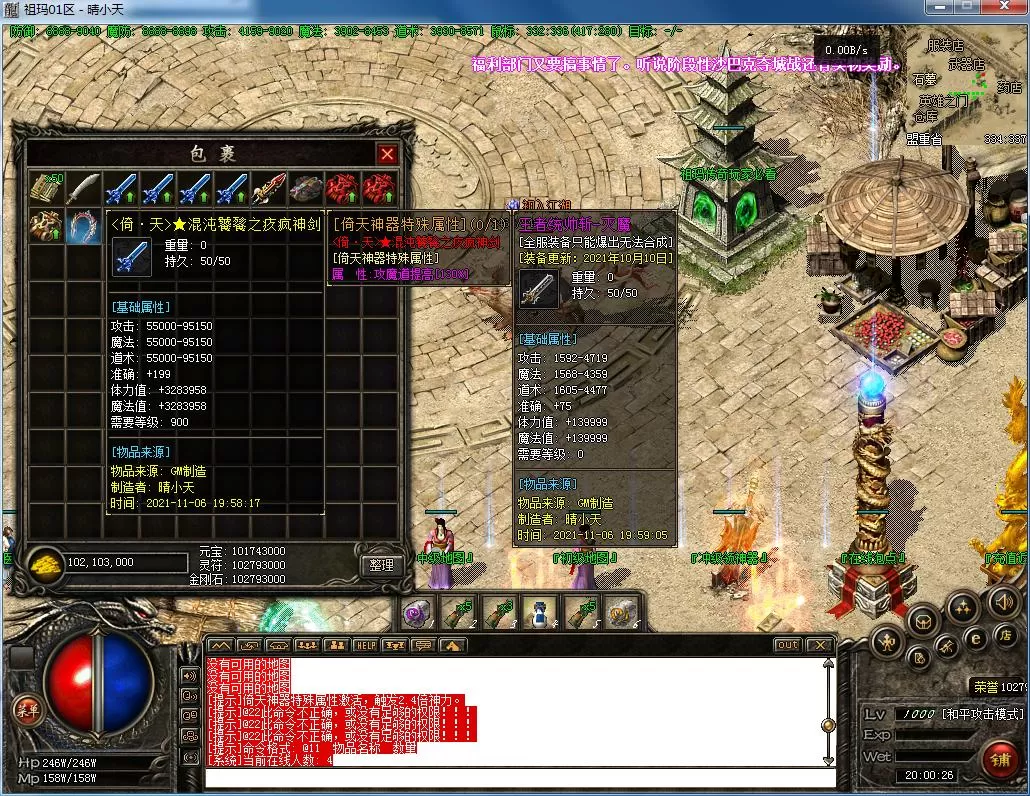Open the round 菜单 menu button

tap(26, 709)
